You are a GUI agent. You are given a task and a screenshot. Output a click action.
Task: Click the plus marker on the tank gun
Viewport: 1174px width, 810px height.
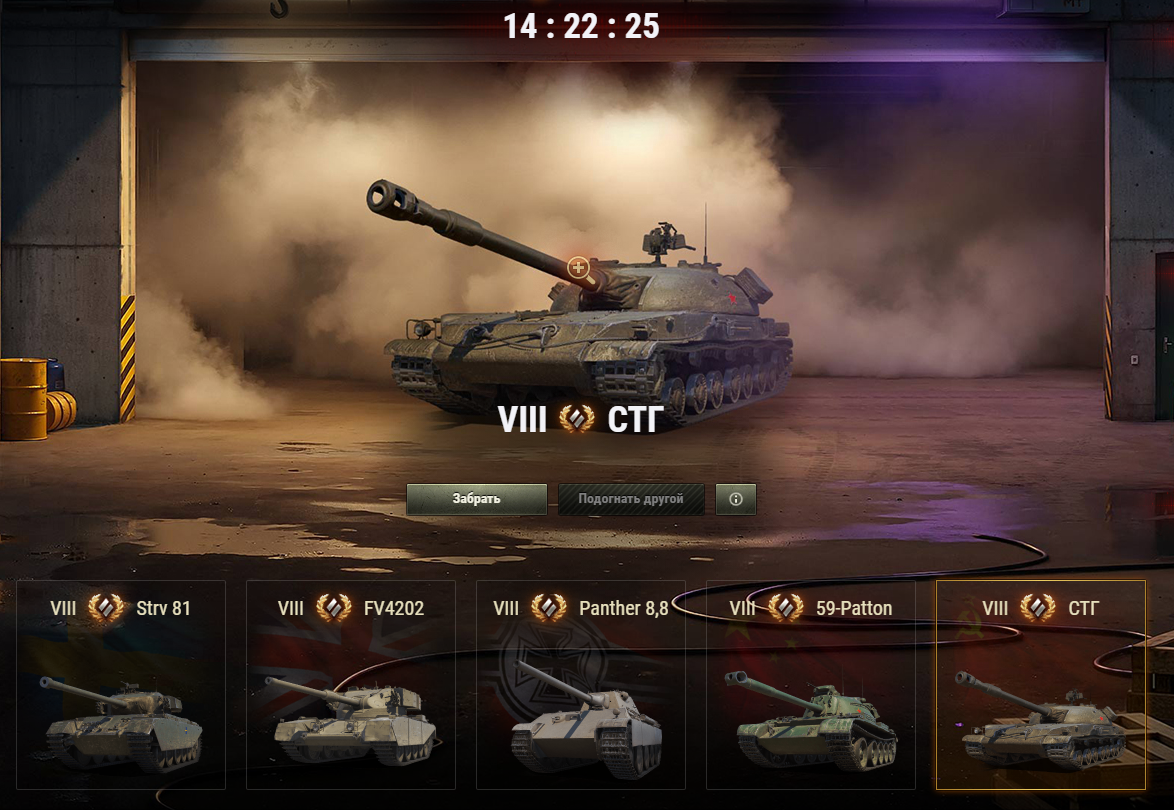(578, 267)
